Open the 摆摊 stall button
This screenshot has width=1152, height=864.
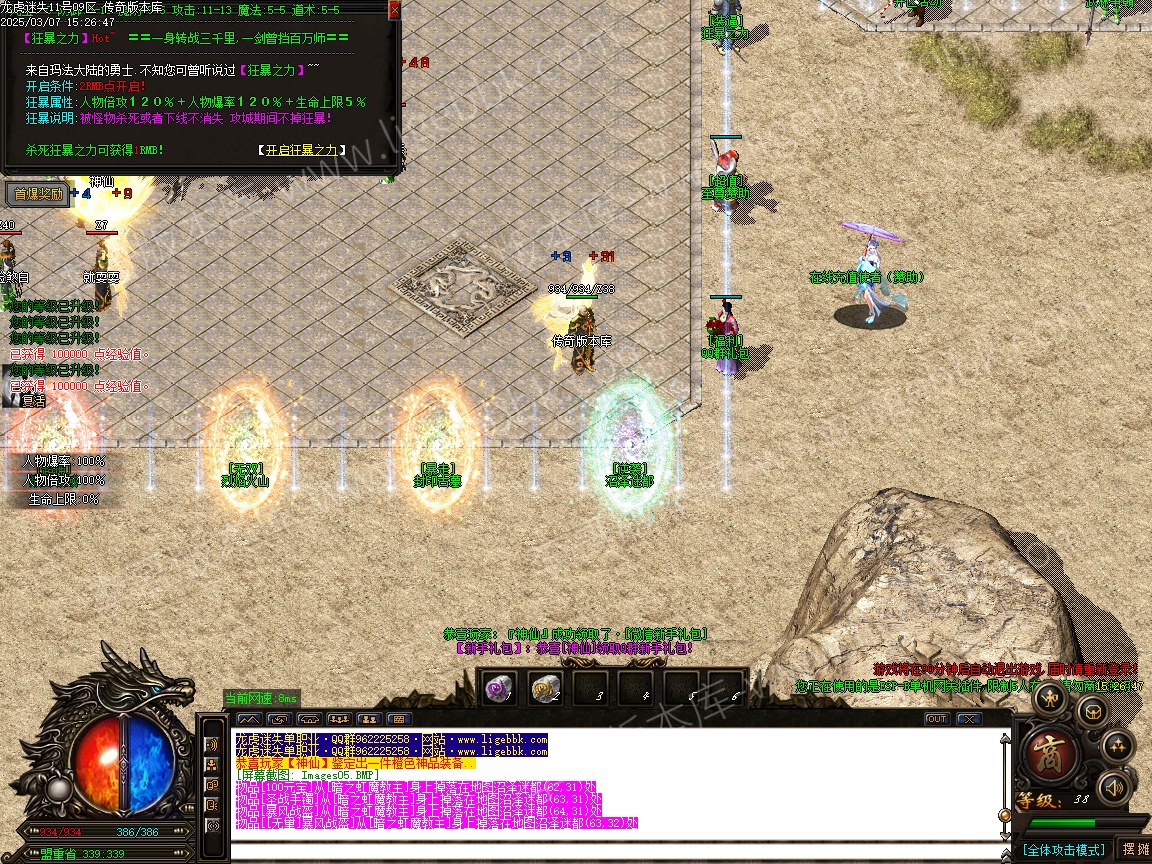[x=1135, y=849]
